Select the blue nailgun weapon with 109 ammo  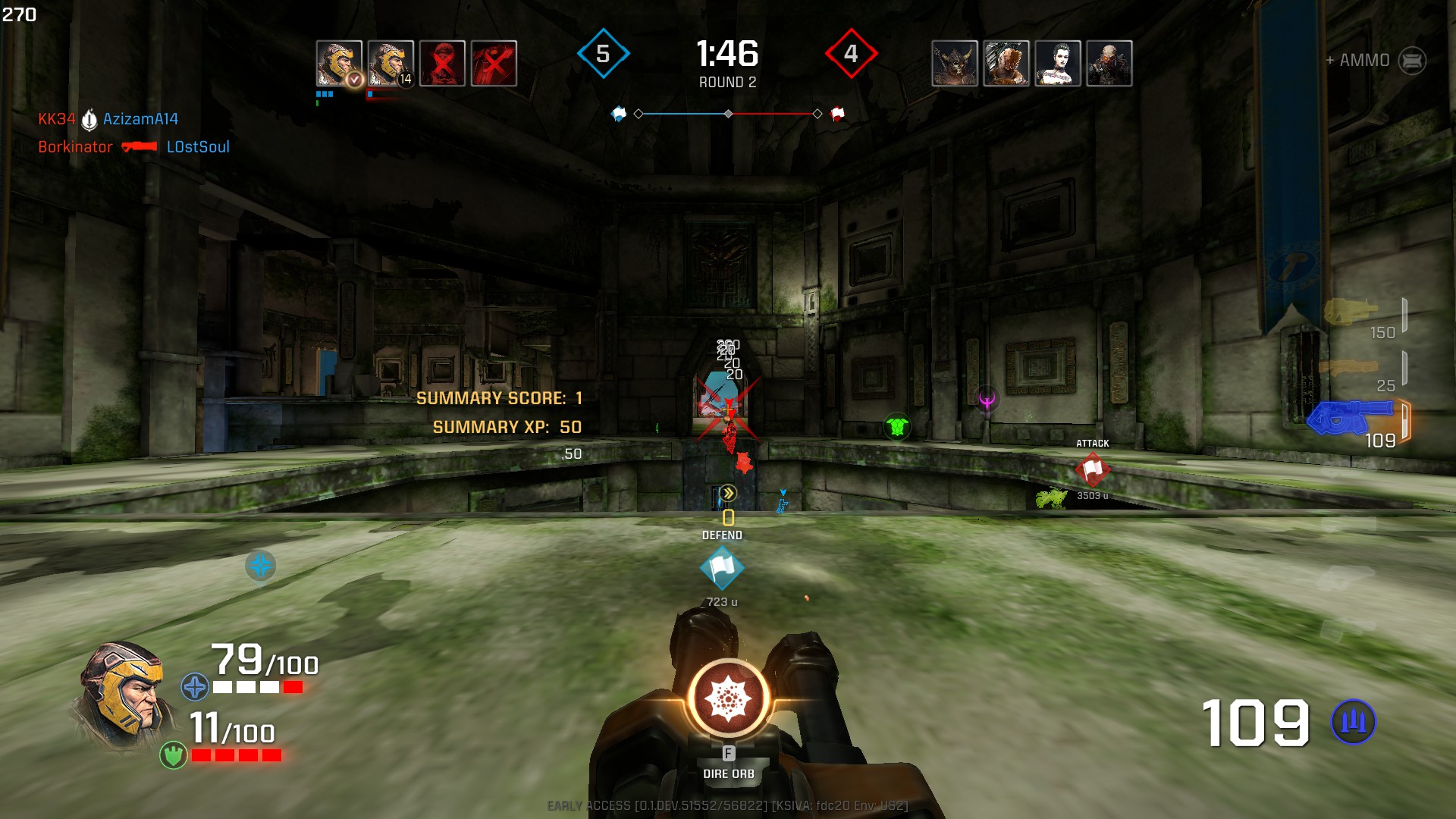click(x=1350, y=418)
